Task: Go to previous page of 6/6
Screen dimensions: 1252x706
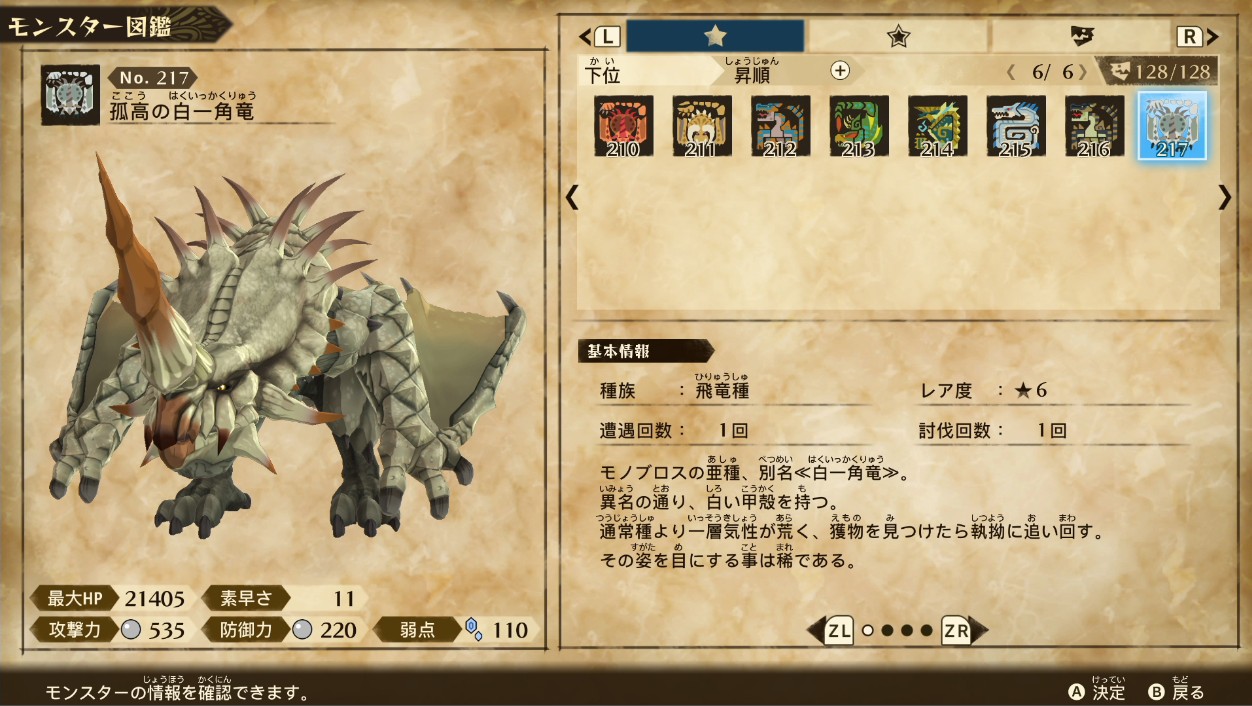Action: (1011, 72)
